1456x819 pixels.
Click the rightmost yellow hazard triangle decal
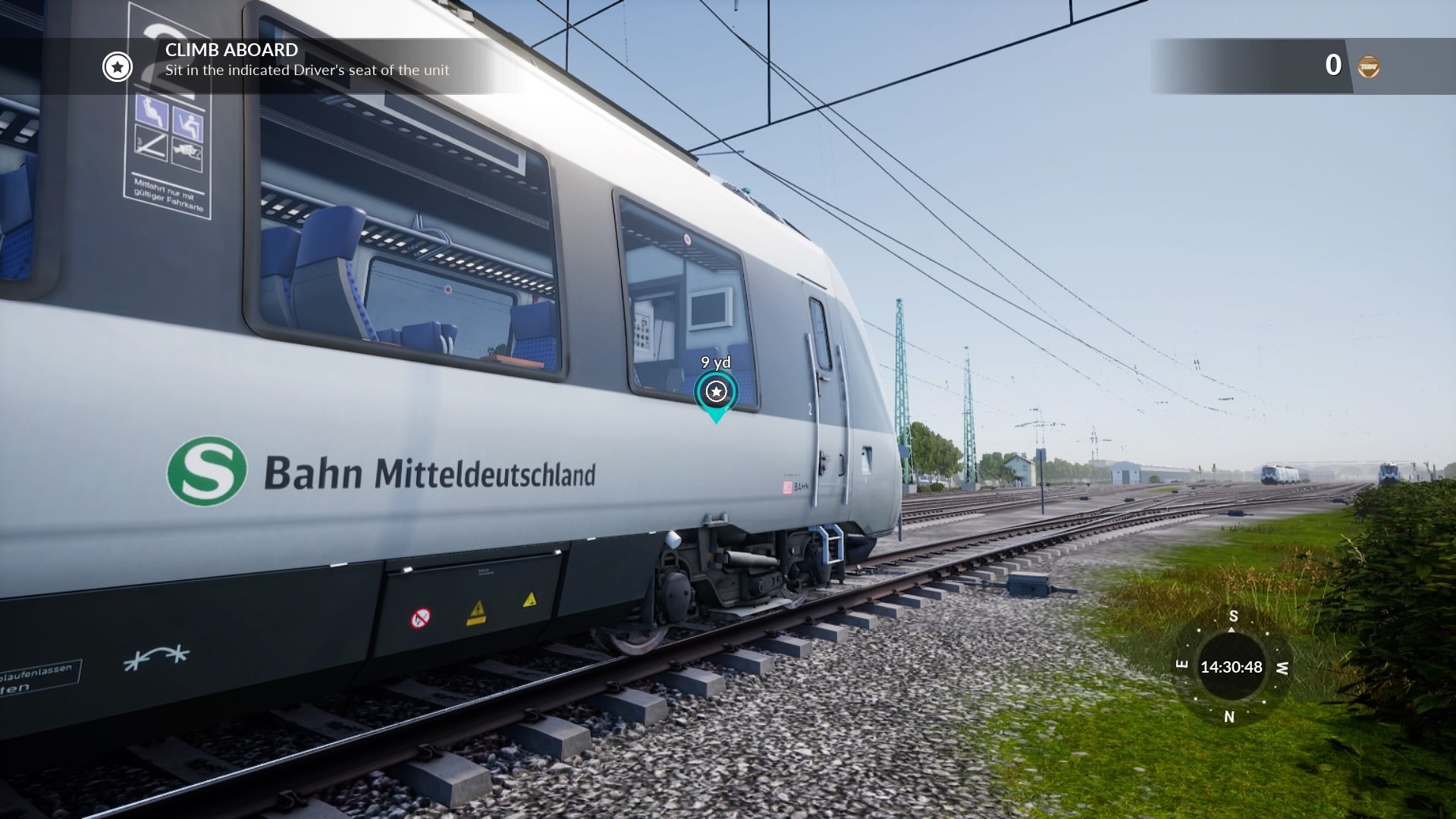tap(531, 600)
